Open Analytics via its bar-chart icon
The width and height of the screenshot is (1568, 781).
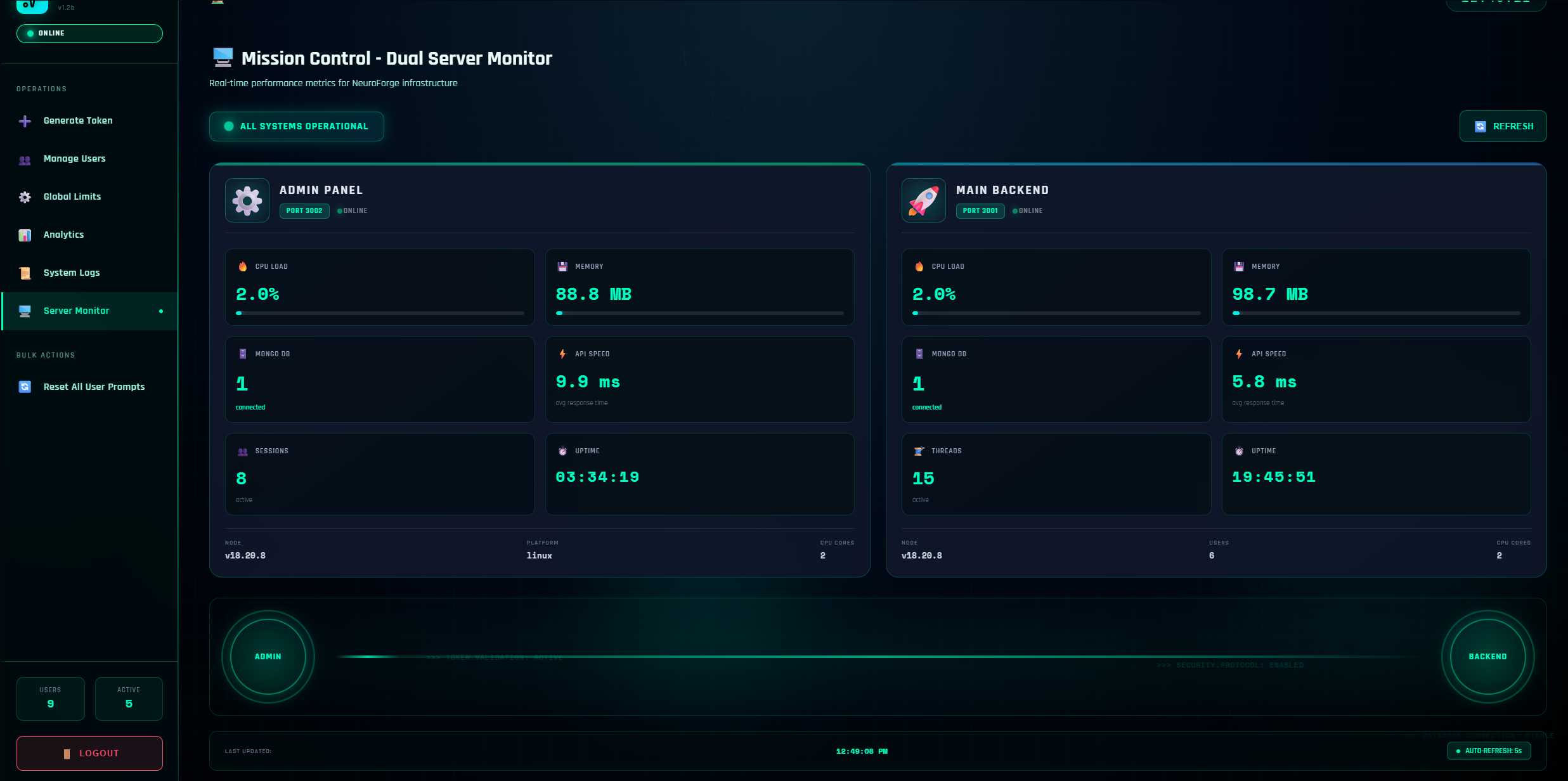click(24, 235)
